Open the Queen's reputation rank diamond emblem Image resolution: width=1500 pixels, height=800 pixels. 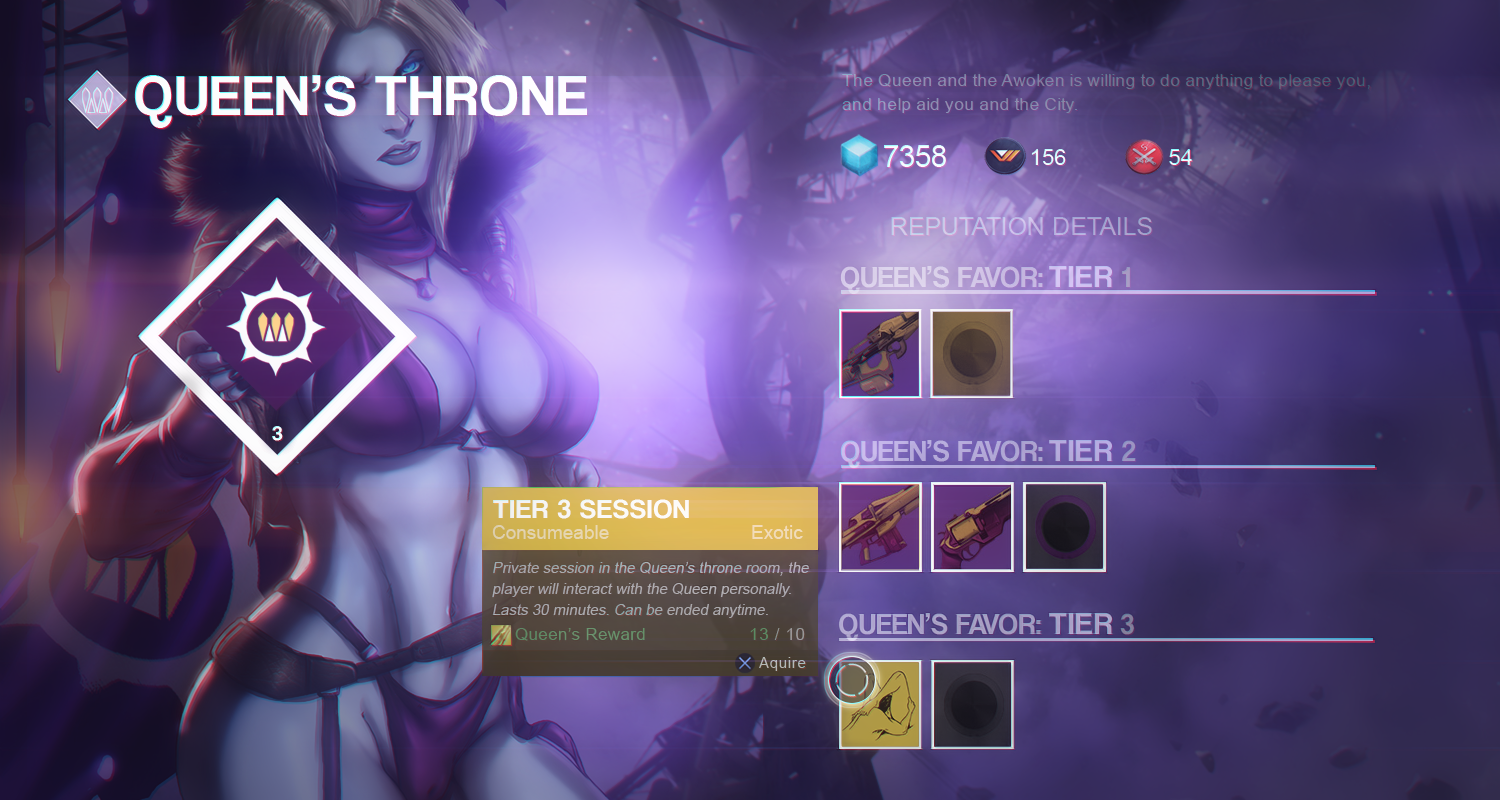tap(277, 336)
